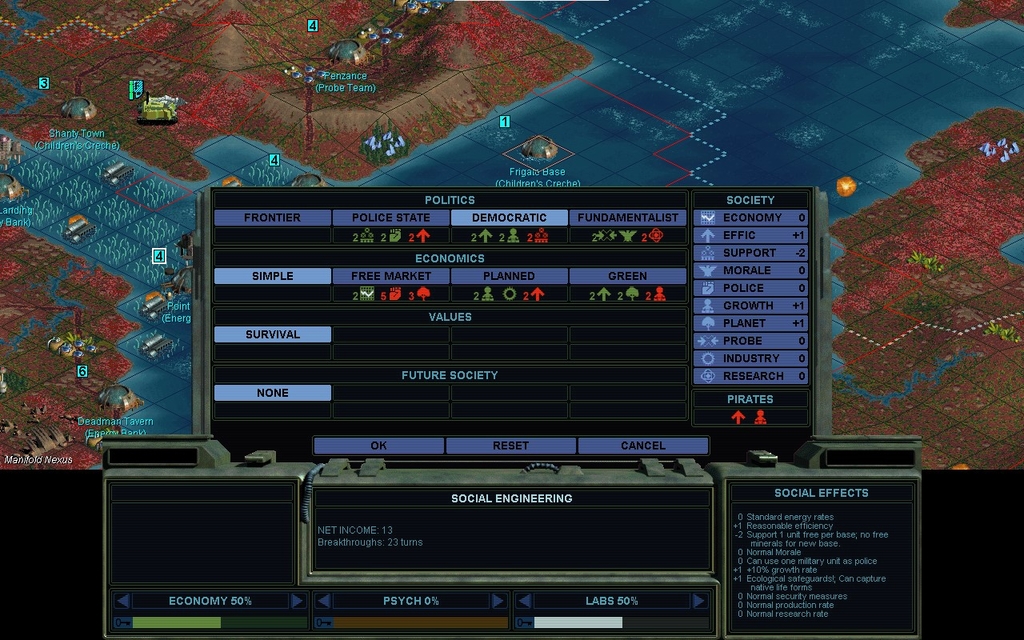Choose Police State politics
1024x640 pixels.
[391, 218]
